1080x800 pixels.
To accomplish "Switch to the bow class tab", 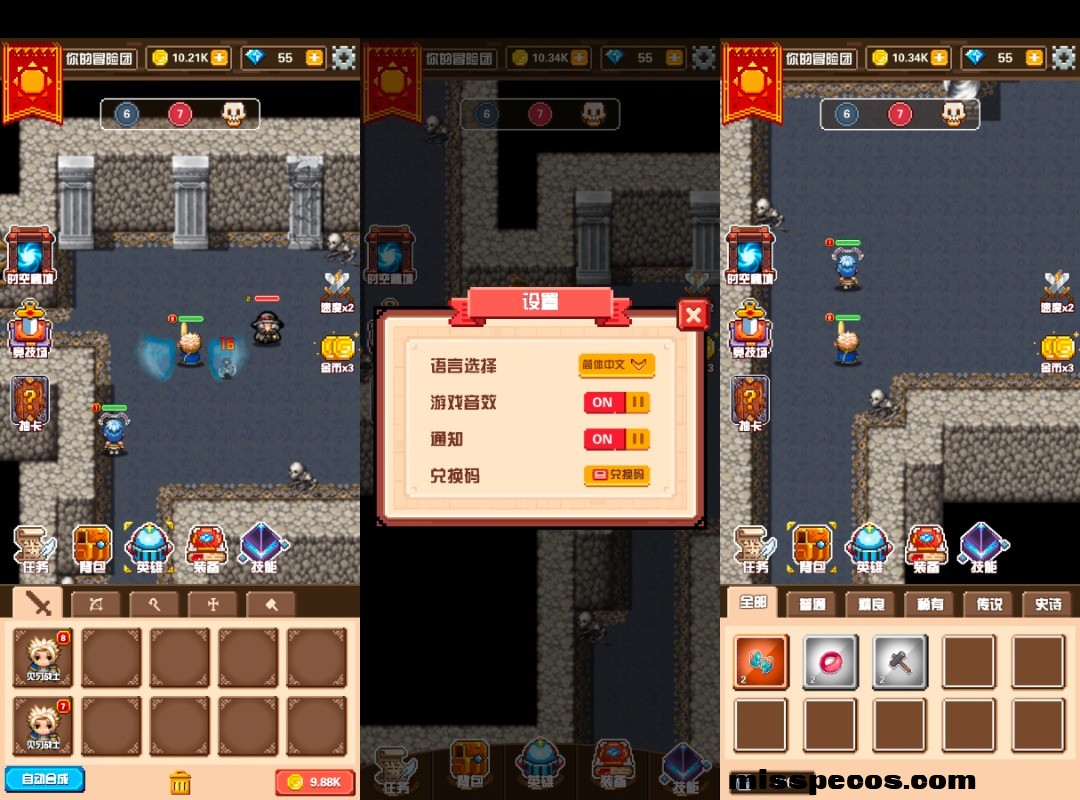I will tap(96, 603).
